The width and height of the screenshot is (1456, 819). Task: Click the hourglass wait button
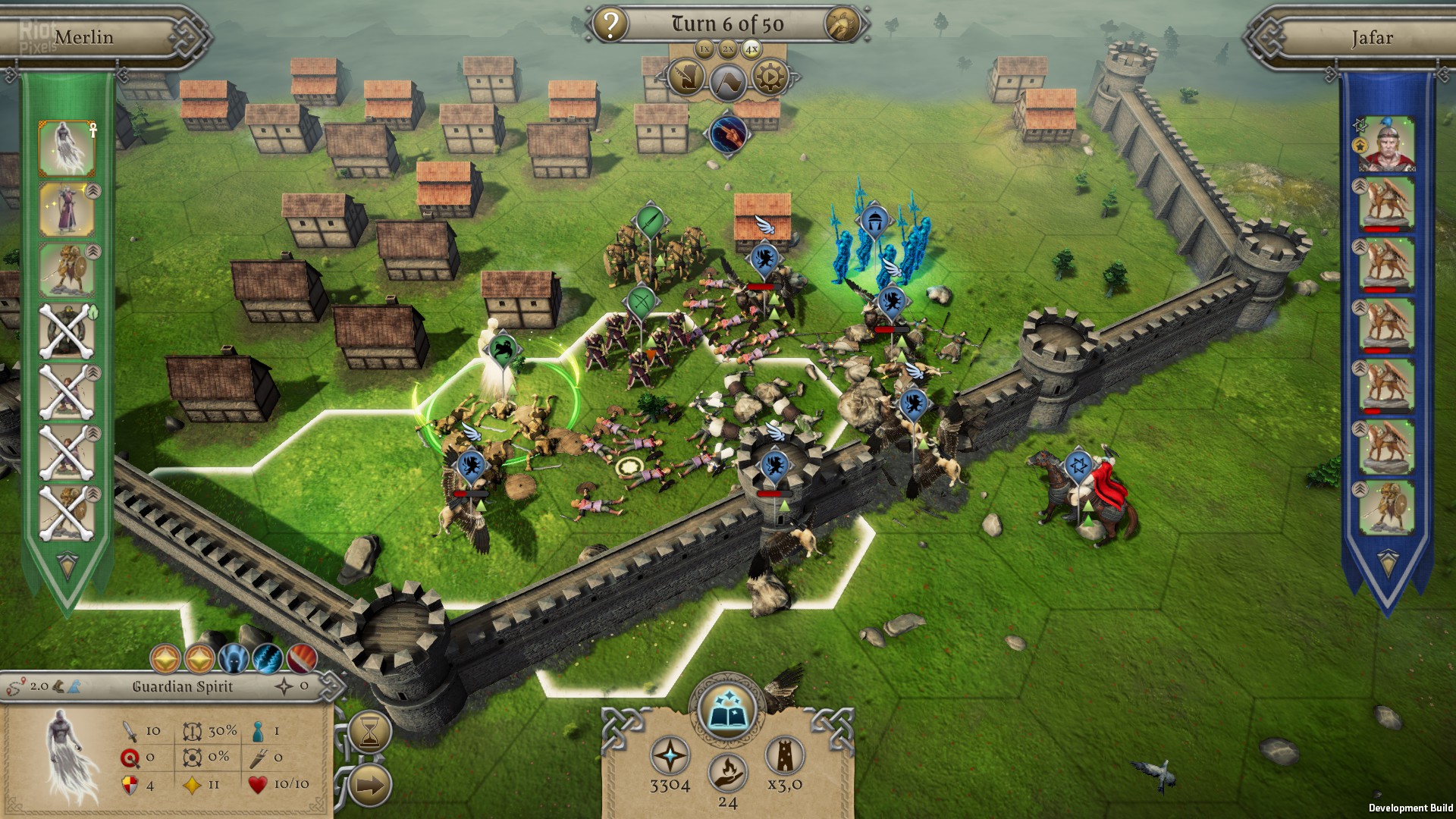370,732
